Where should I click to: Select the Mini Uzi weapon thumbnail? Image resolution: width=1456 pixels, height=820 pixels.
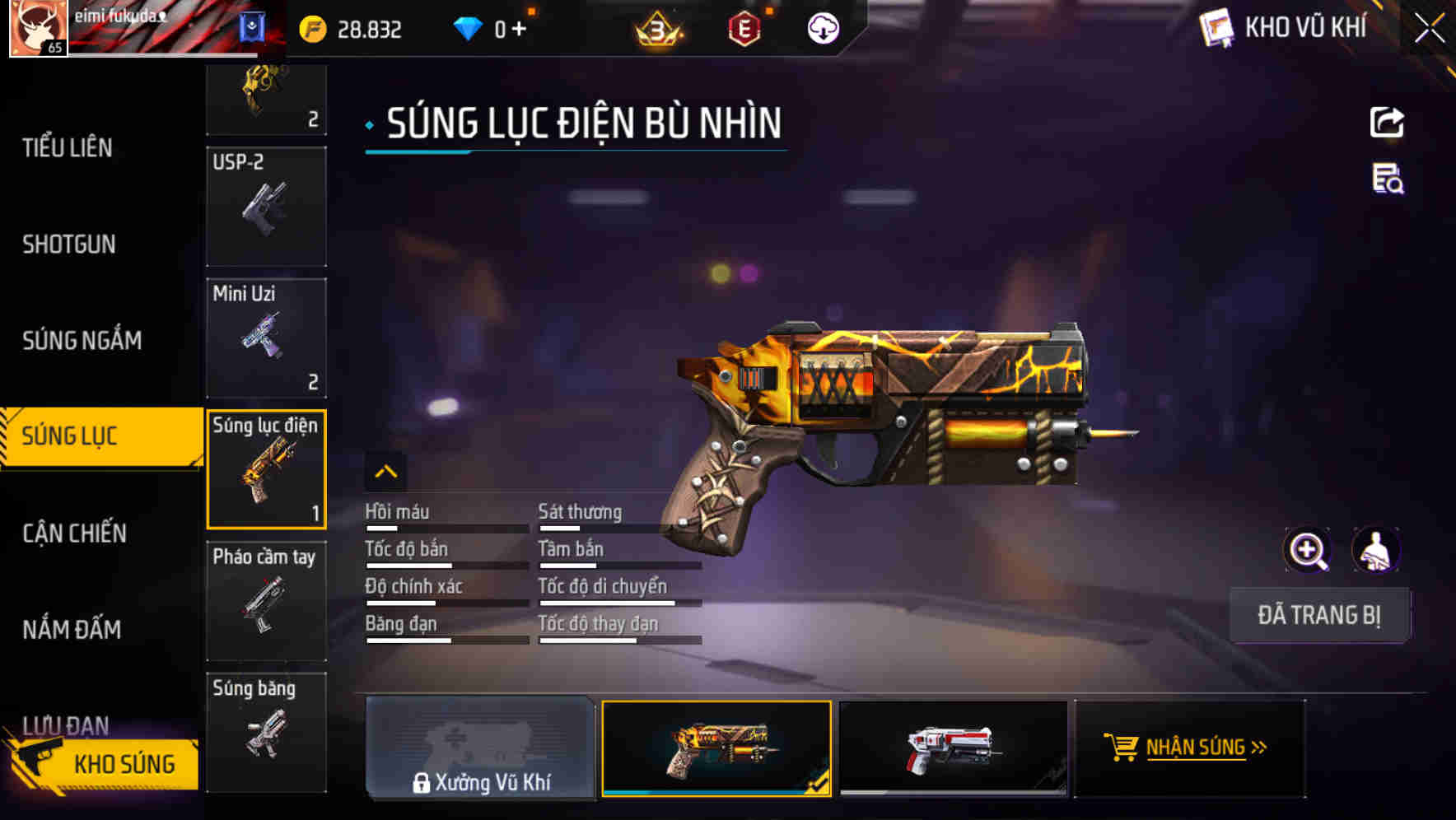(x=266, y=338)
